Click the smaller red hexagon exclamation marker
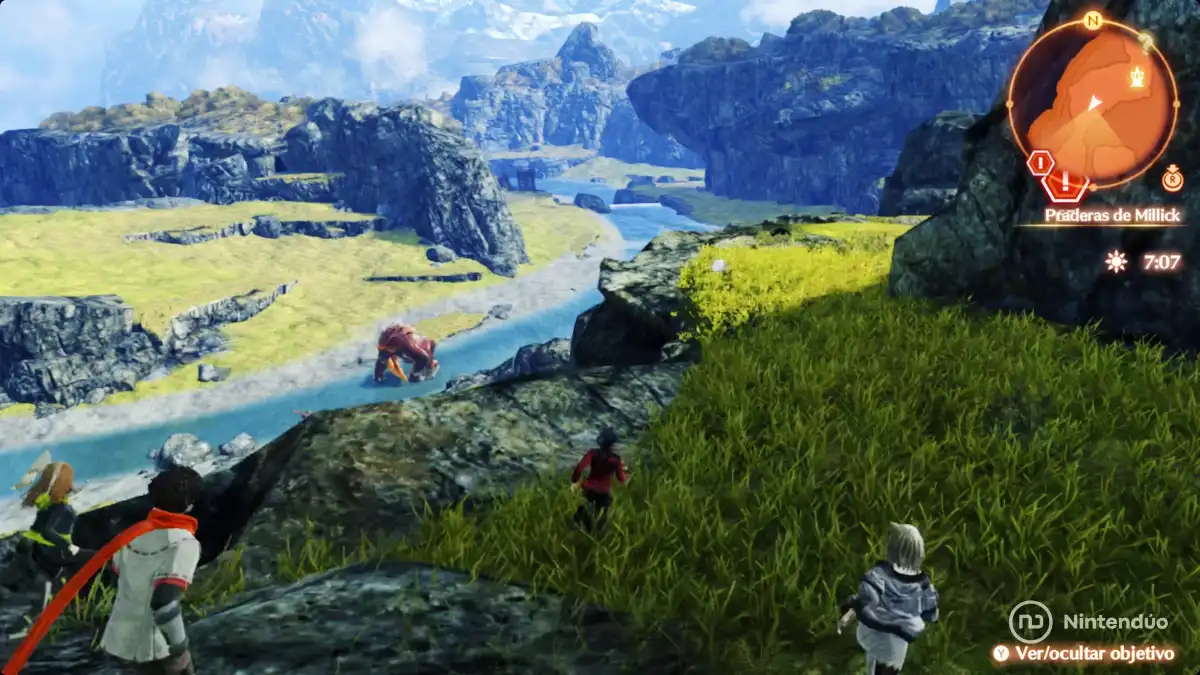 pyautogui.click(x=1039, y=161)
